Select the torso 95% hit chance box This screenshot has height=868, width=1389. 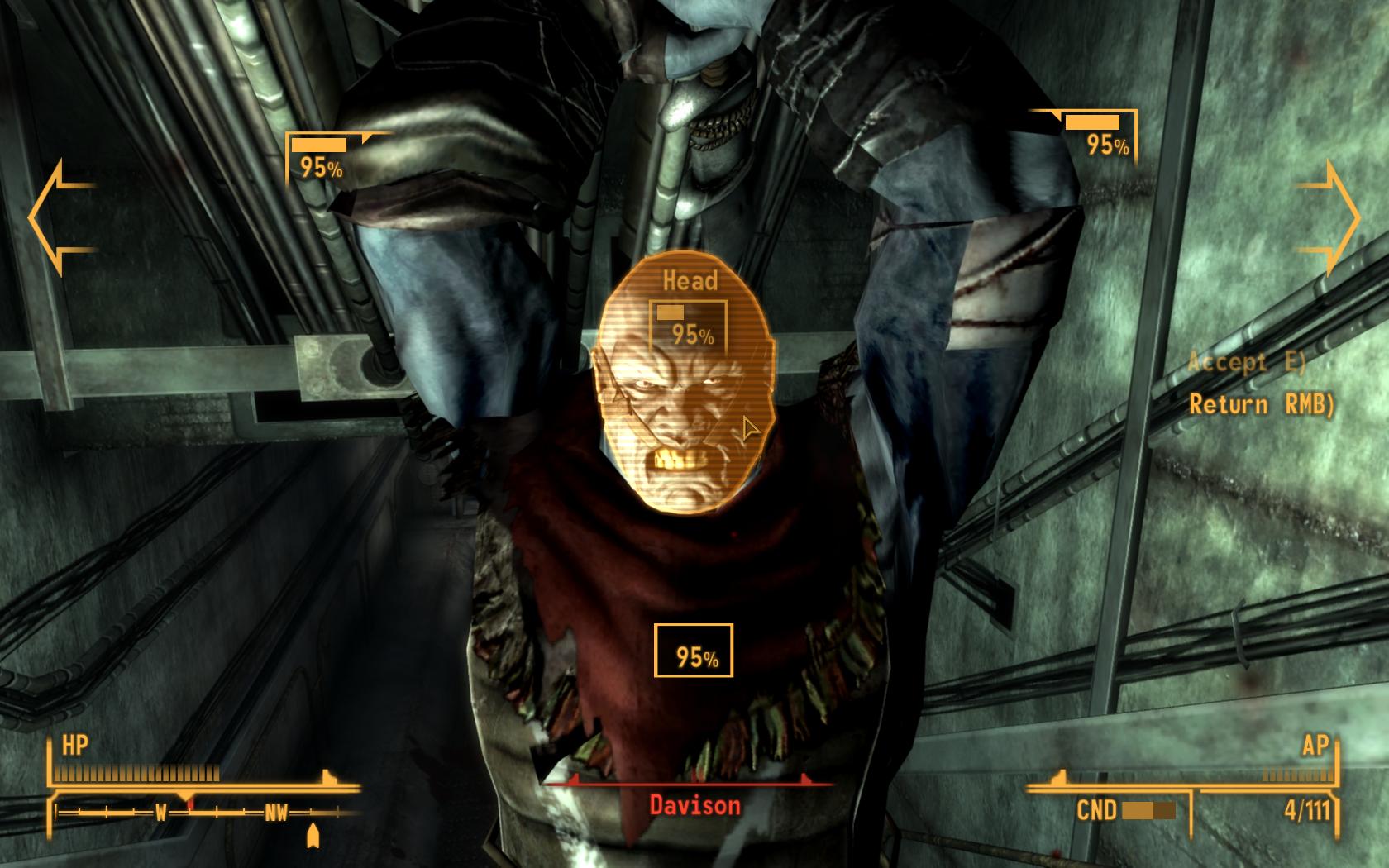(x=693, y=651)
